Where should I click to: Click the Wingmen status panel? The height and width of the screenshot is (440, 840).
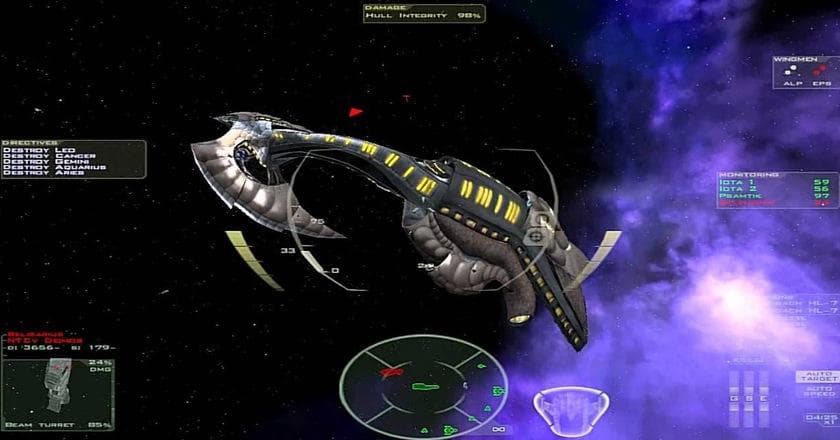(x=803, y=73)
